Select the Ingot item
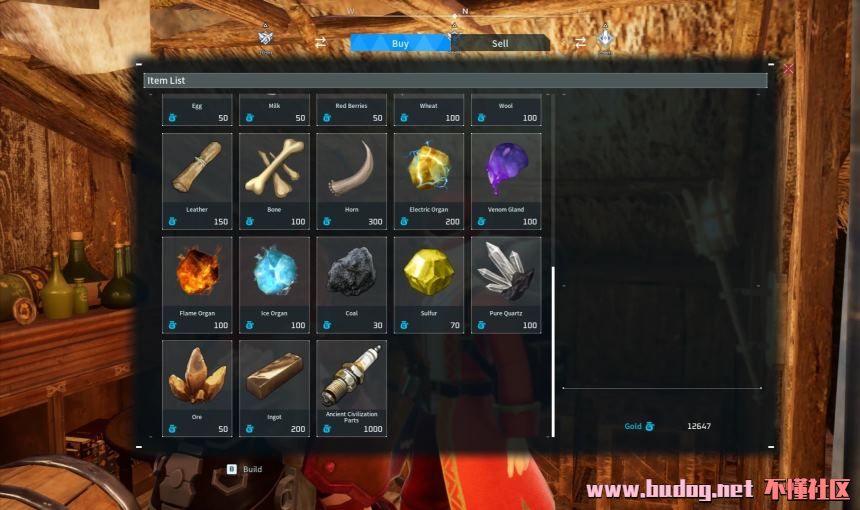 pos(274,387)
